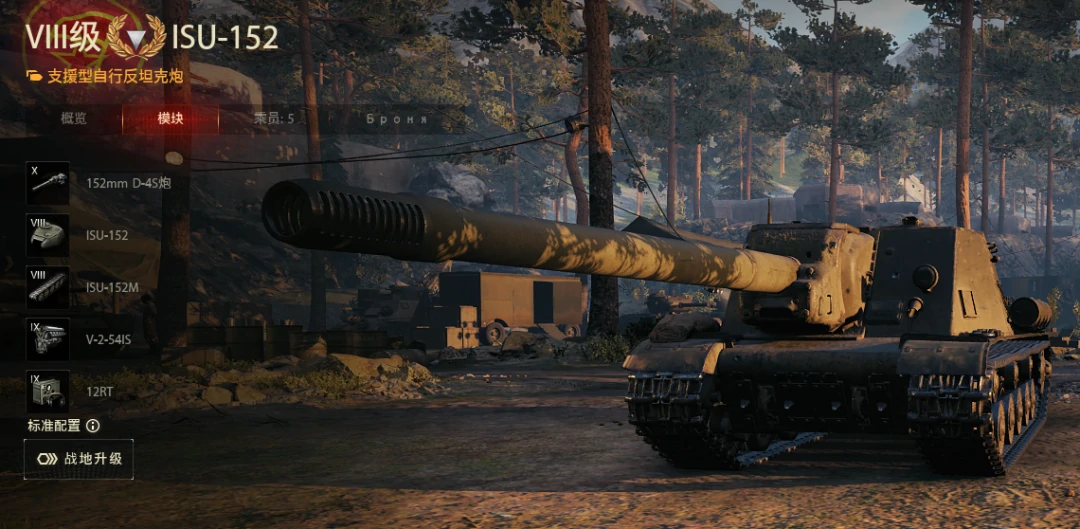Screen dimensions: 1080x529
Task: Select the 152mm D-4S gun module
Action: (48, 183)
